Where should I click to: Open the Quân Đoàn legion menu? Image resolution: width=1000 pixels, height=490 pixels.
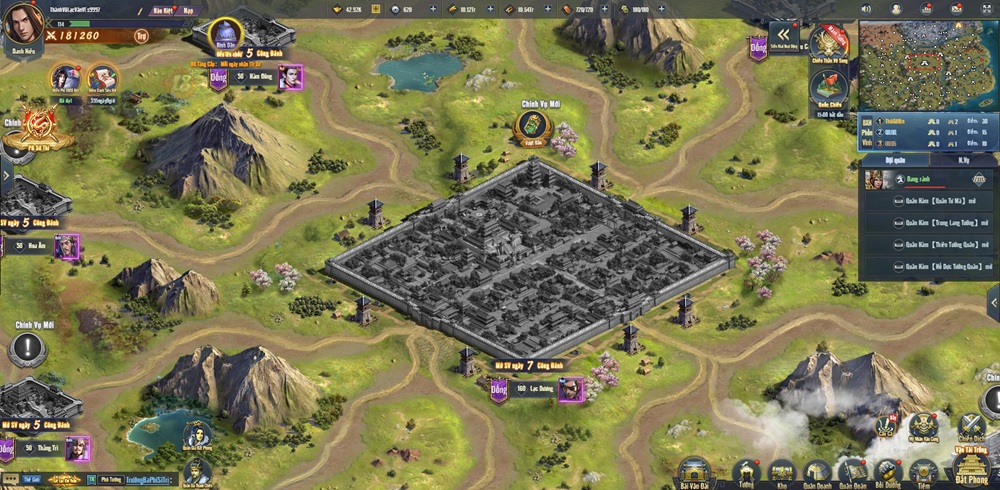[x=852, y=472]
